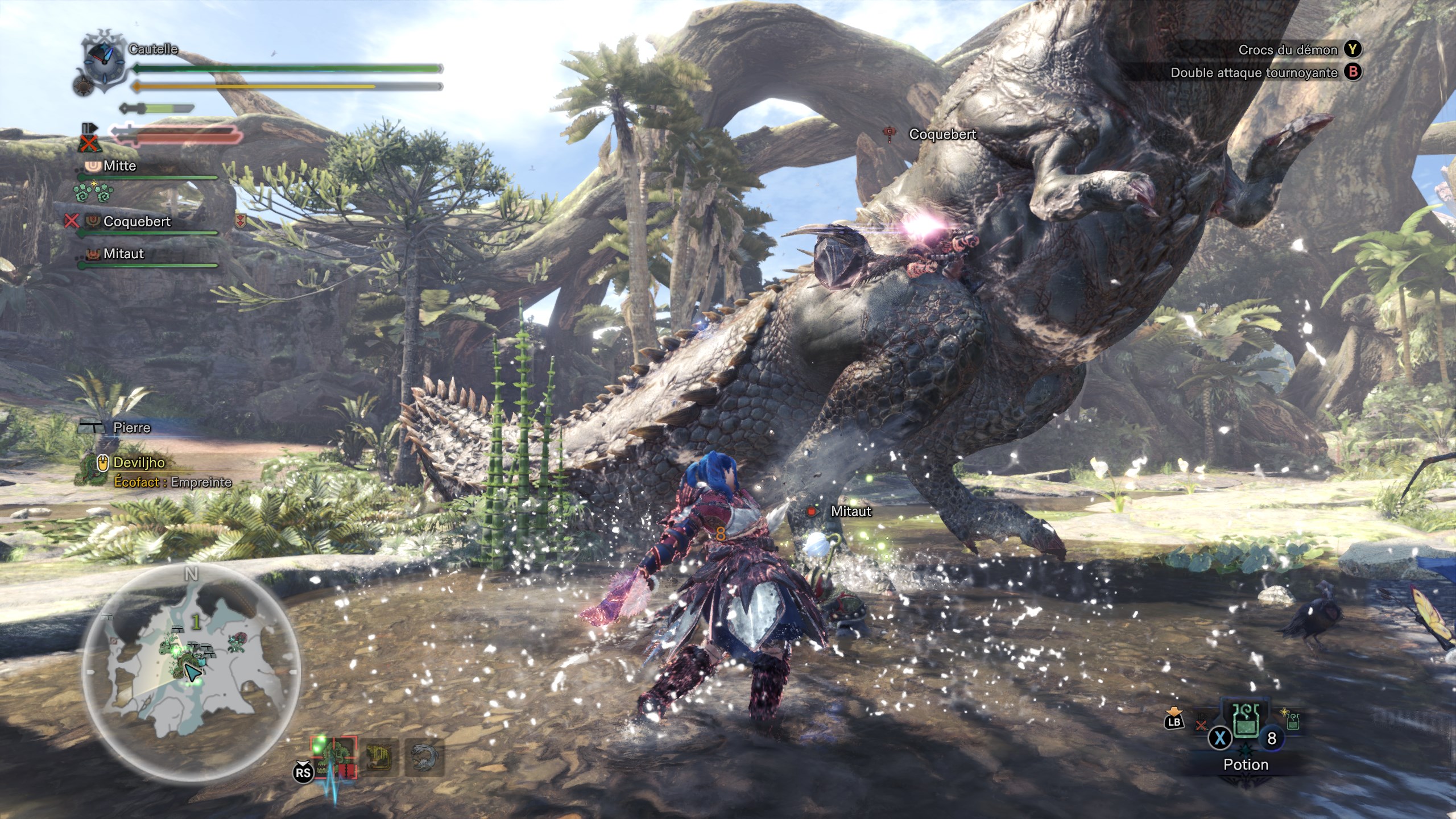Select party member Mitaut in list

pos(123,254)
